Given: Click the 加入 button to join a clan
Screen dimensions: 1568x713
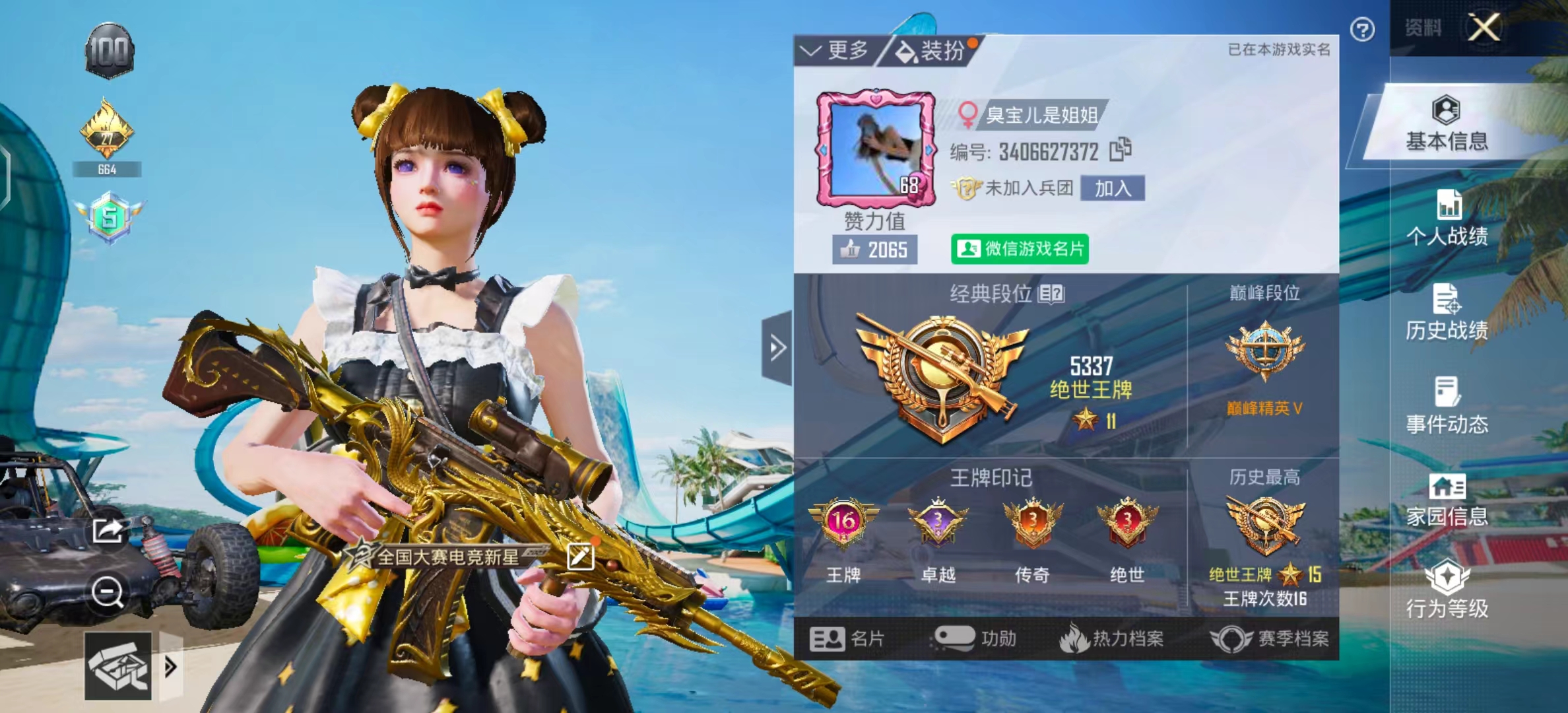Looking at the screenshot, I should coord(1113,189).
